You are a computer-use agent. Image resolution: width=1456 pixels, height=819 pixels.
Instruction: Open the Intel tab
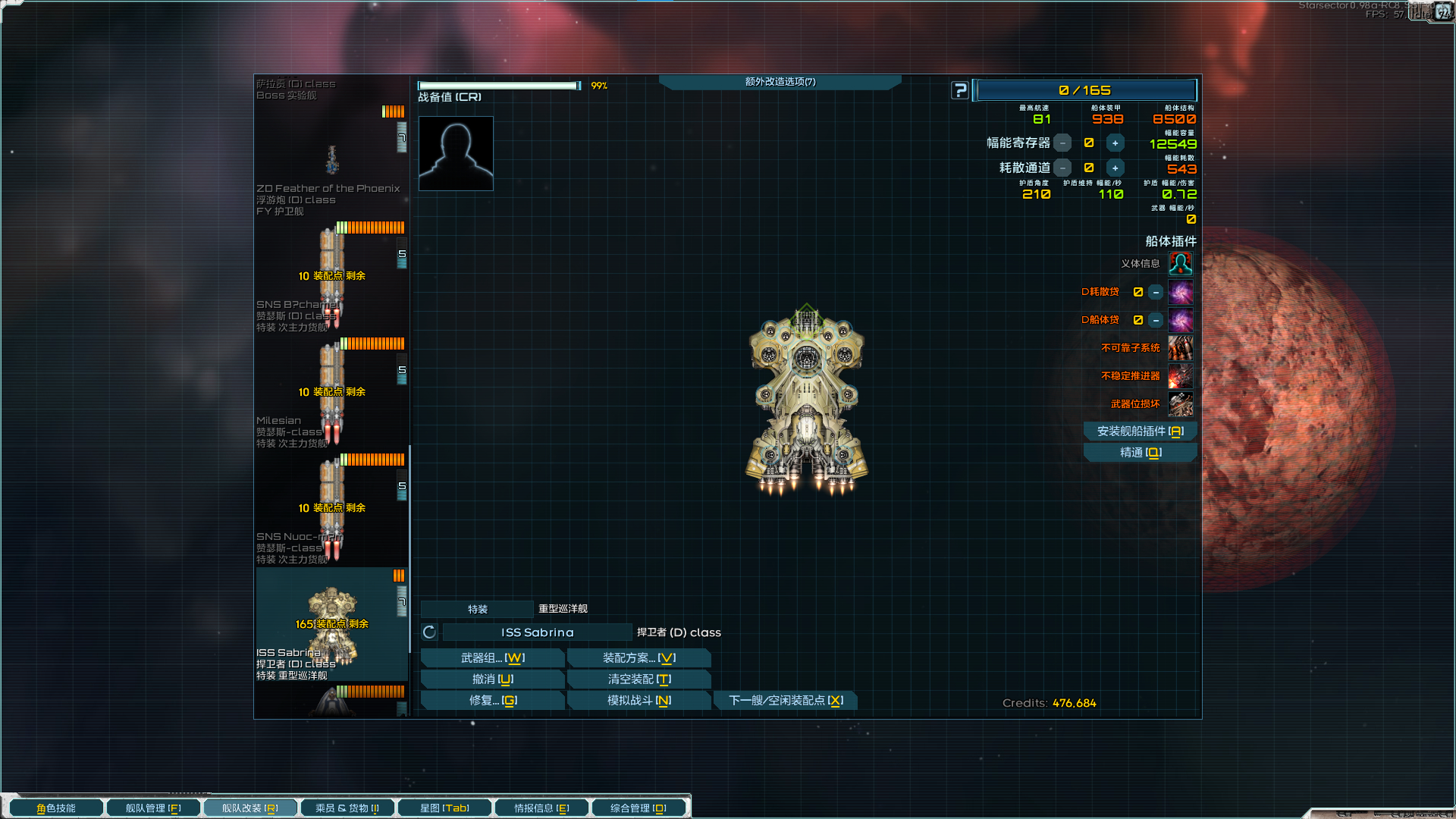pyautogui.click(x=541, y=808)
